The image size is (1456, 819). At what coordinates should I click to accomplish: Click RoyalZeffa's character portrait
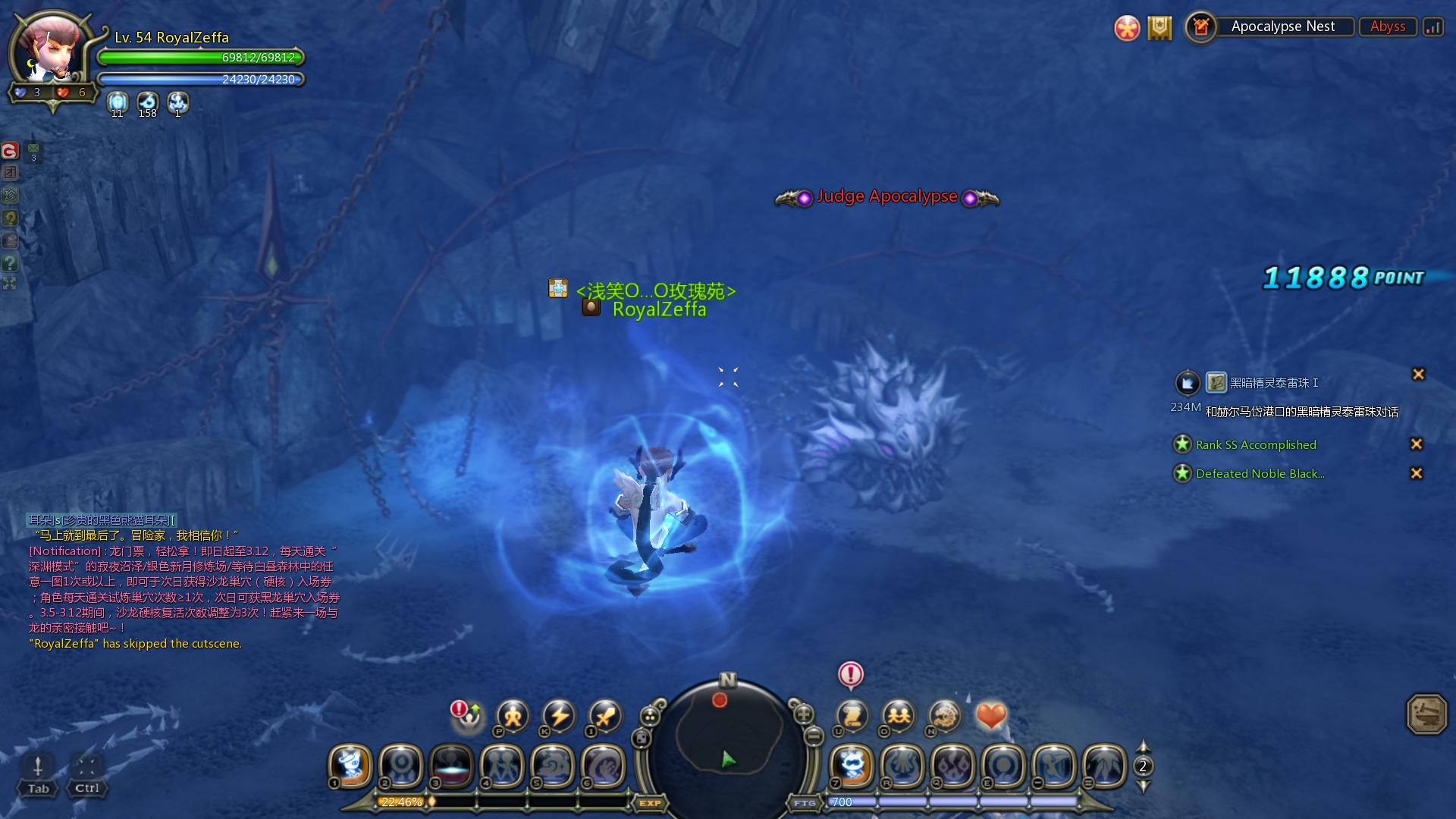[52, 51]
